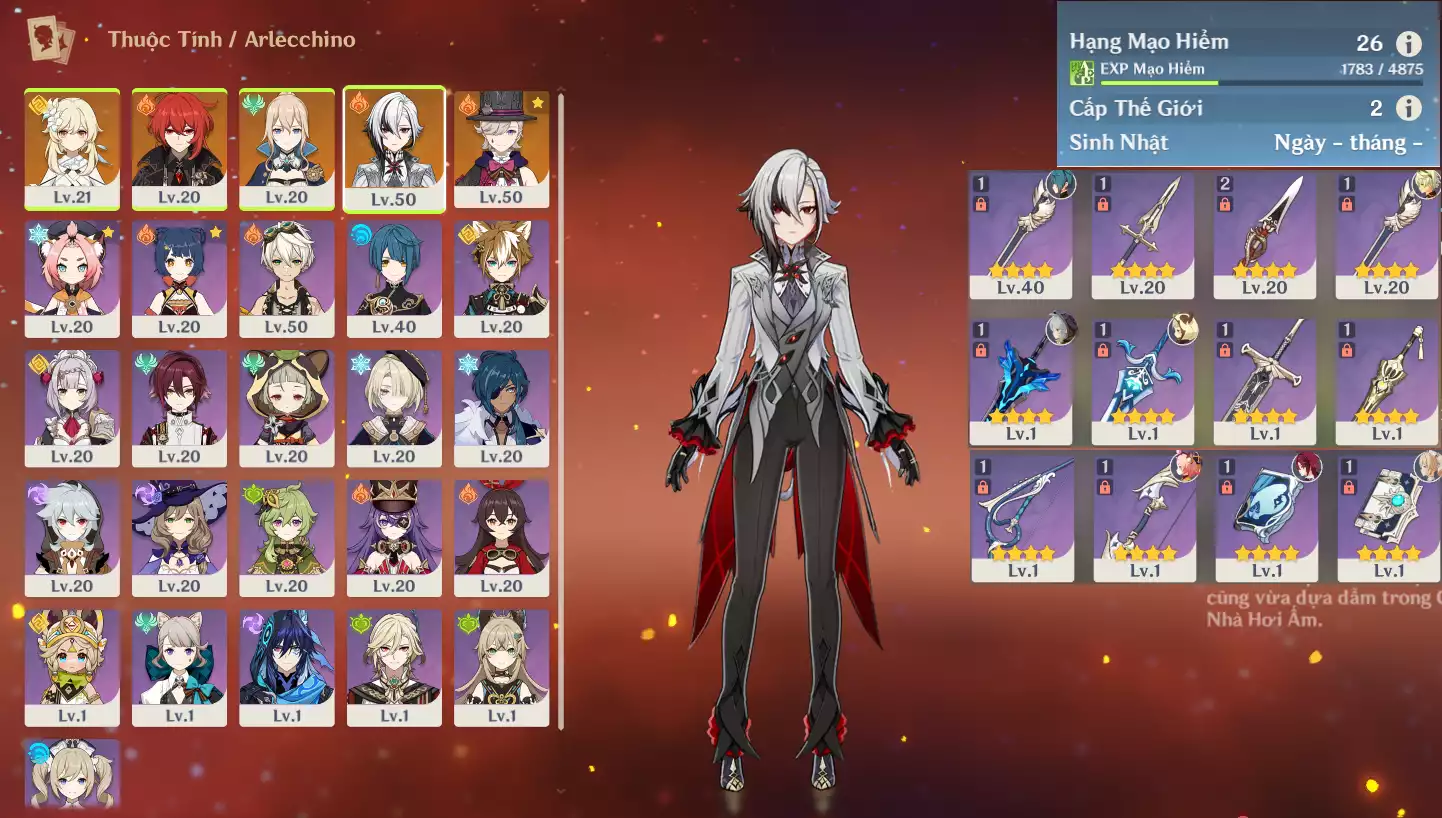Image resolution: width=1442 pixels, height=818 pixels.
Task: Click the profile silhouette icon beside Thuộc Tính
Action: (50, 40)
